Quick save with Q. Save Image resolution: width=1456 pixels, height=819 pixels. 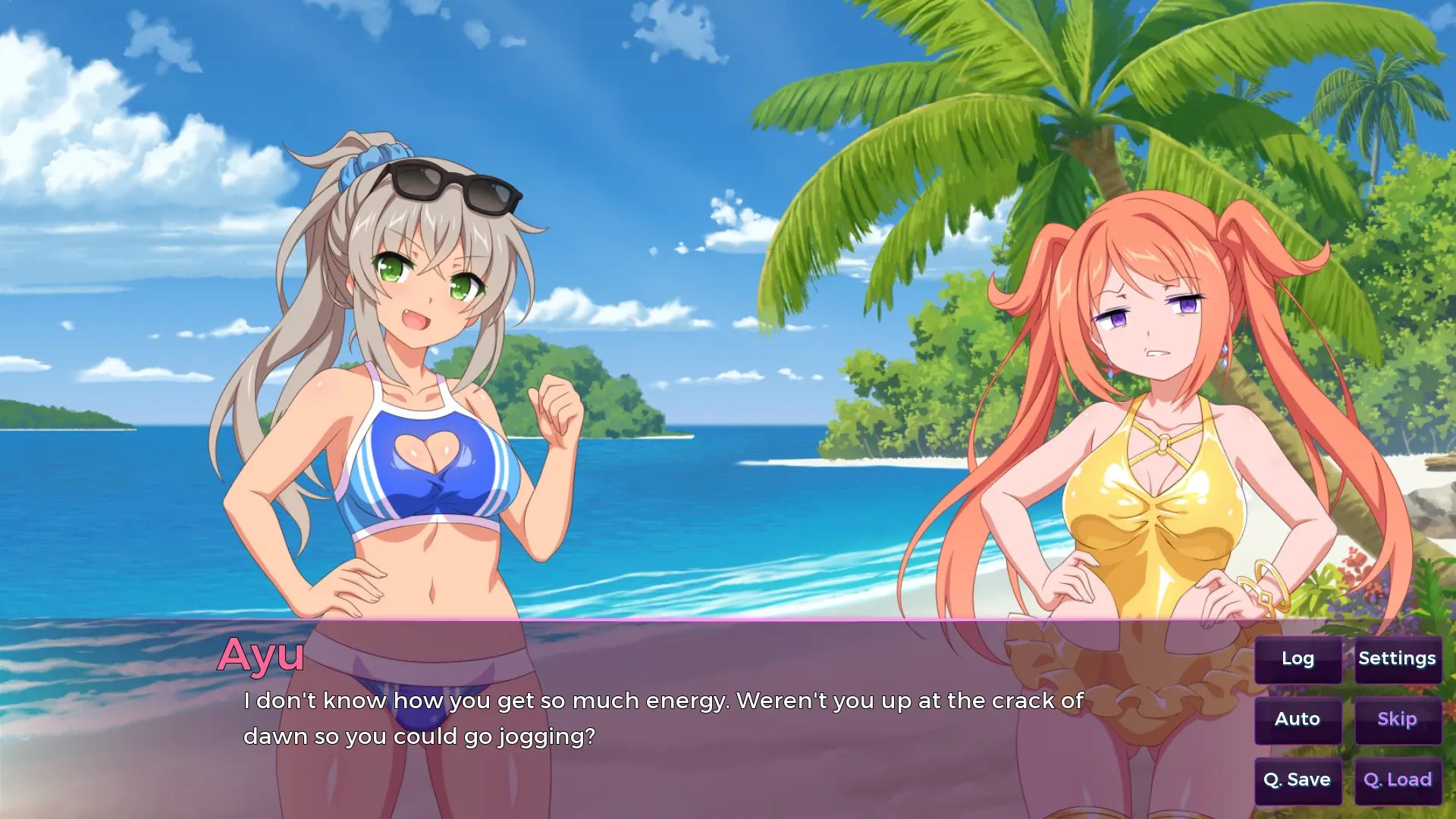click(1298, 780)
